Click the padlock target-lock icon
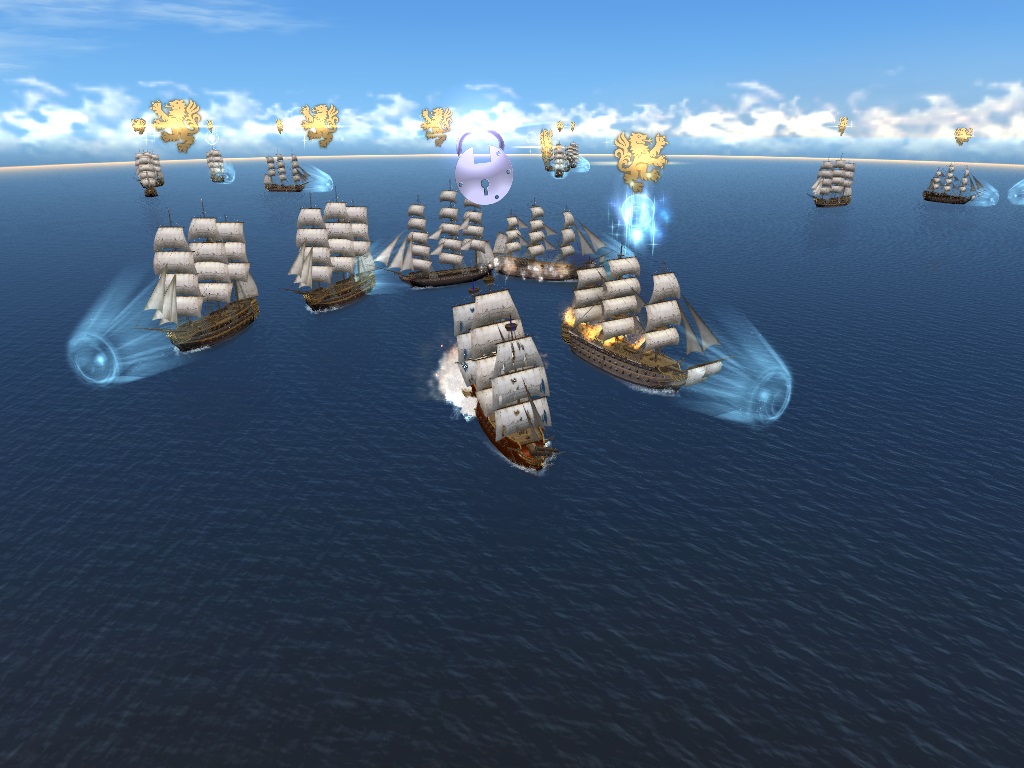 click(x=483, y=171)
